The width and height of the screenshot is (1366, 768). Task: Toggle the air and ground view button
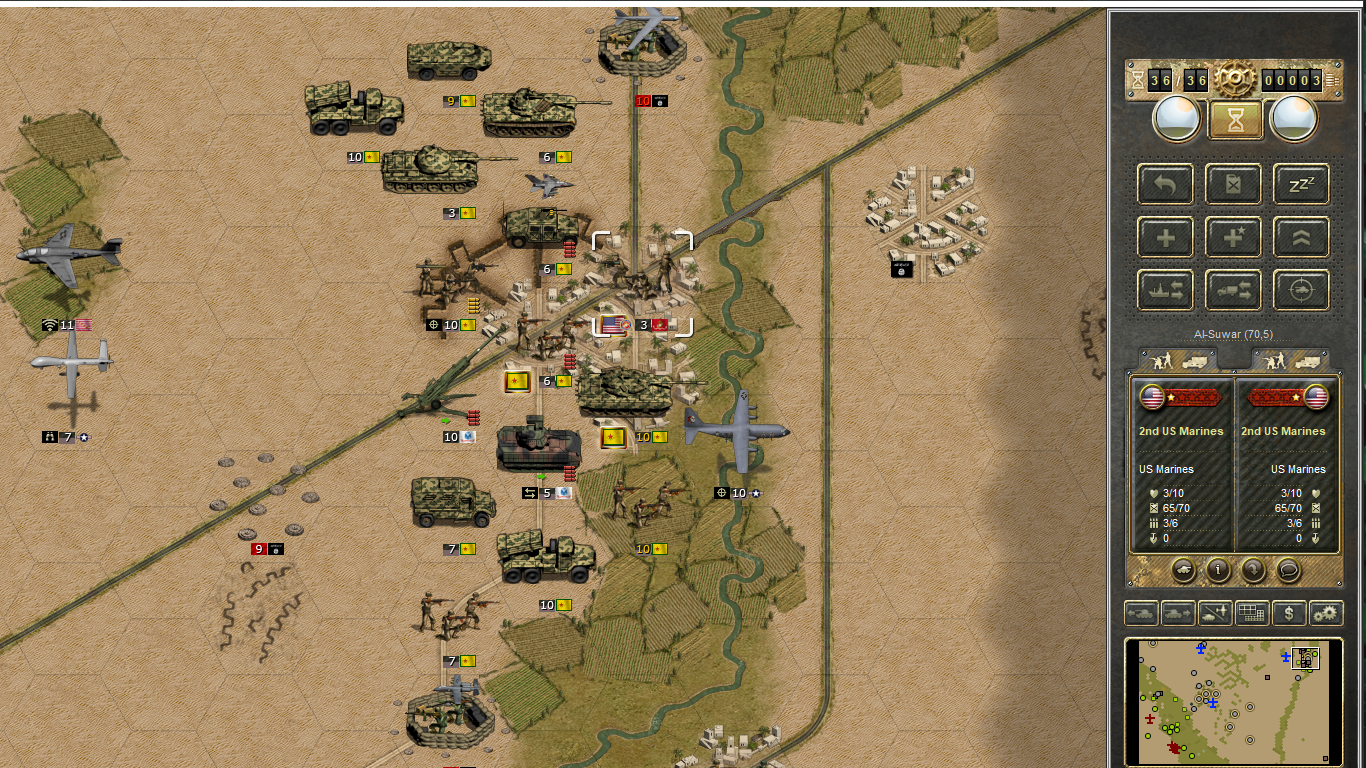(1215, 613)
